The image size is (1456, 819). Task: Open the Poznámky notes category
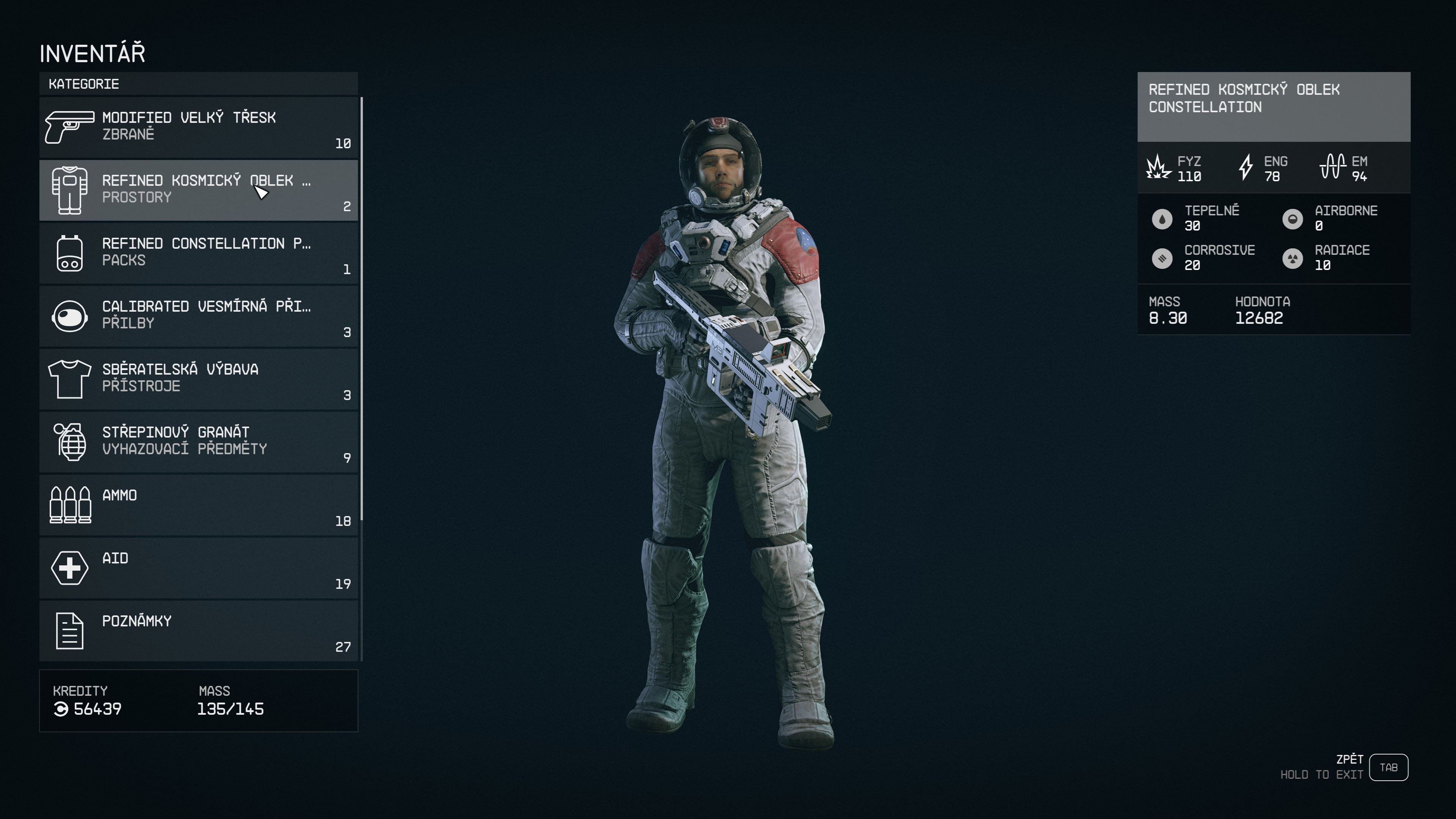pos(198,630)
